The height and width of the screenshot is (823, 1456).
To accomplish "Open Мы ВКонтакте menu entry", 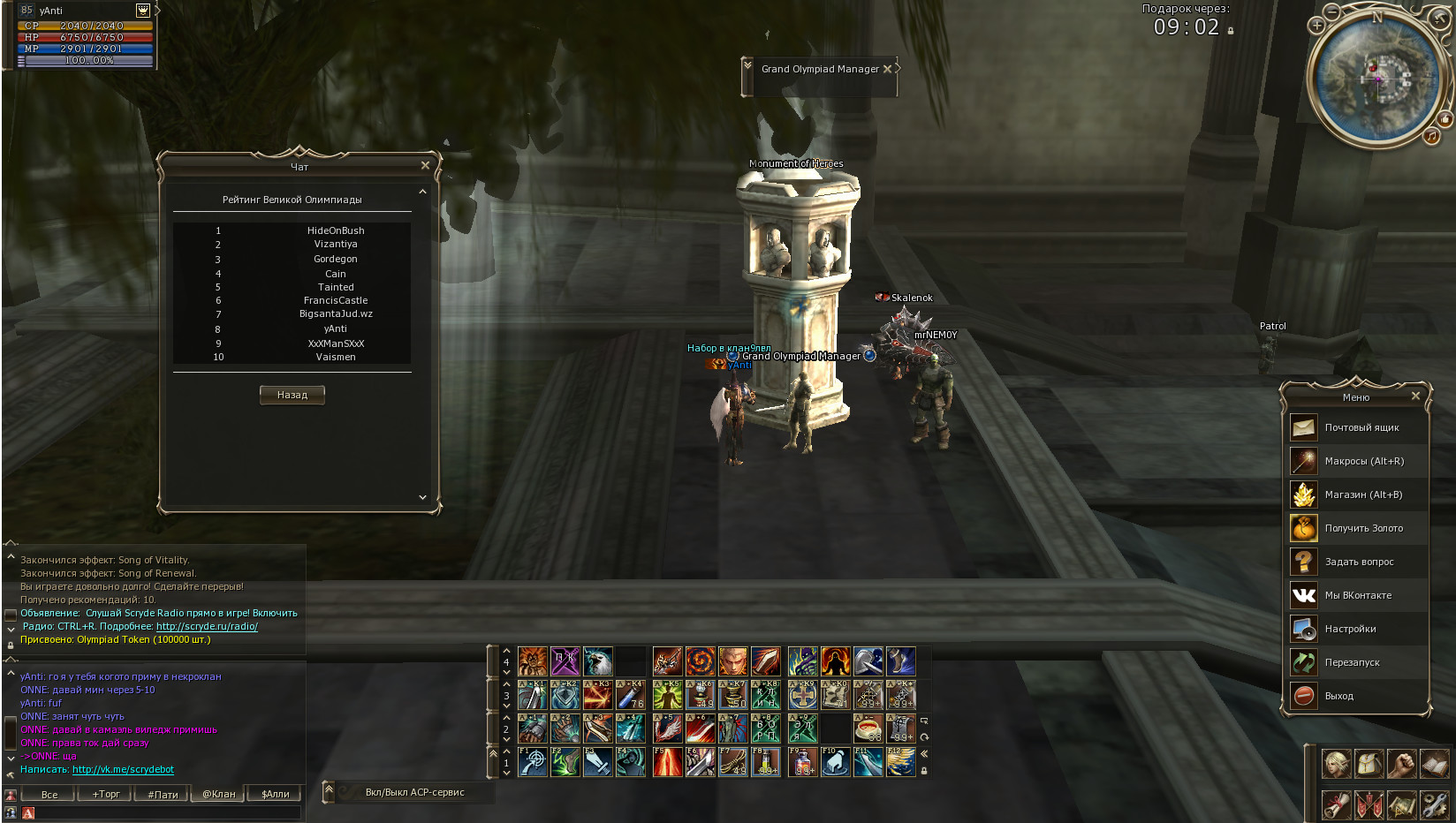I will (1357, 595).
